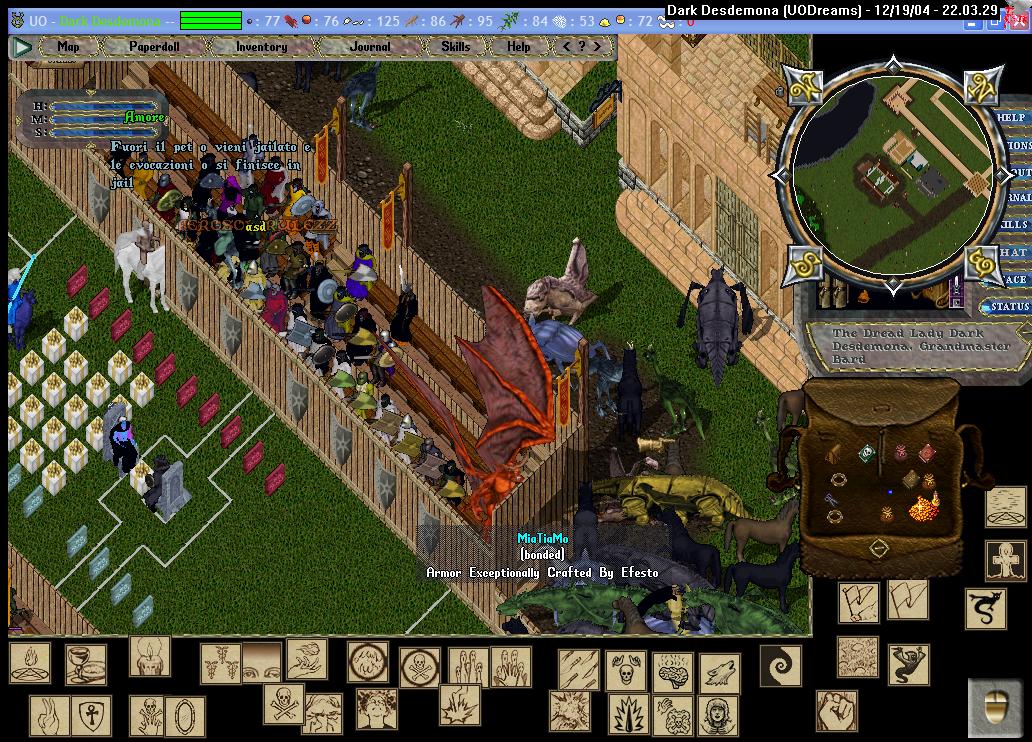Click the STATUS button on the paperdoll
Viewport: 1032px width, 742px height.
tap(1008, 306)
